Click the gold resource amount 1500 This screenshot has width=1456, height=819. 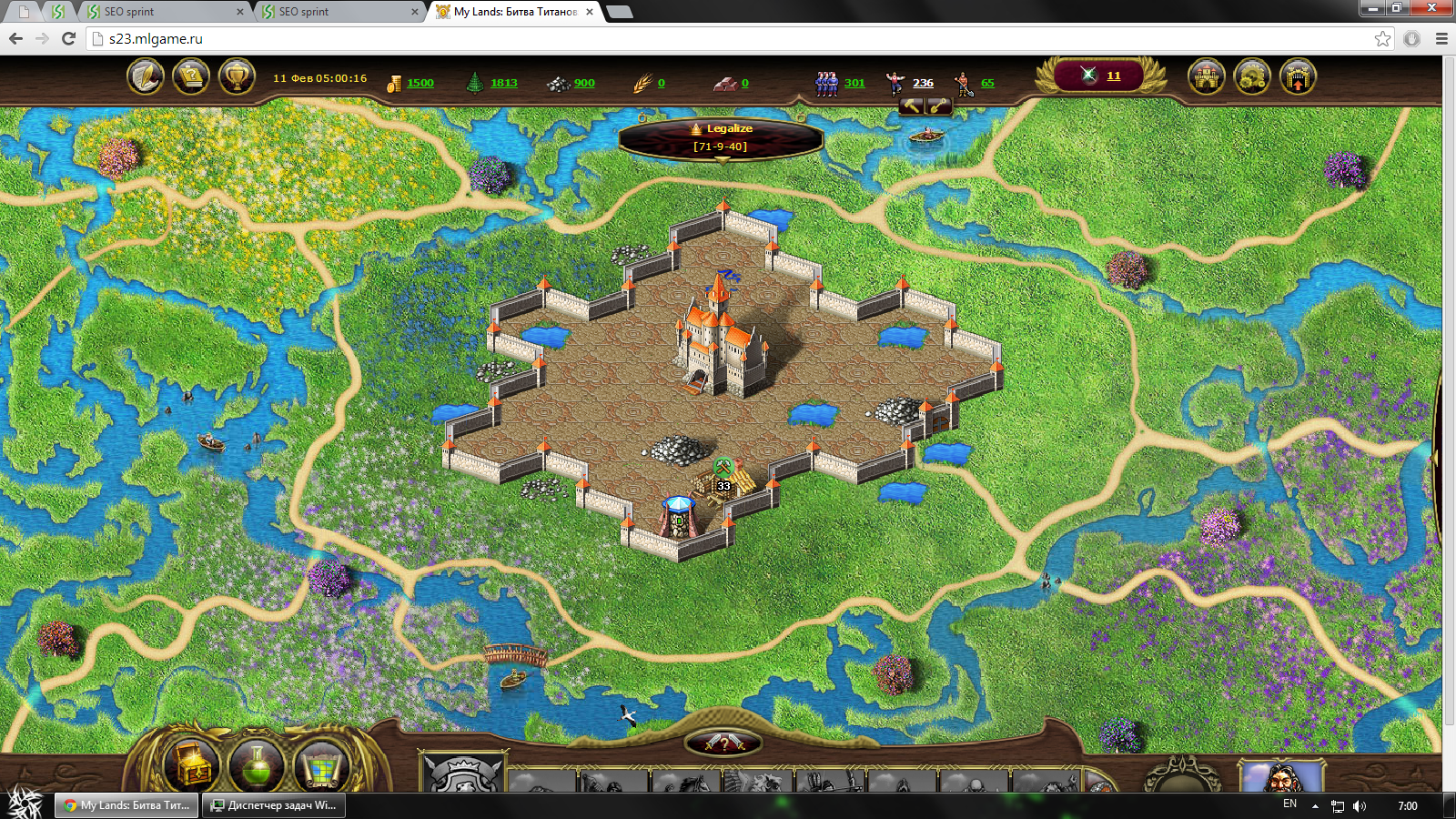(x=420, y=83)
